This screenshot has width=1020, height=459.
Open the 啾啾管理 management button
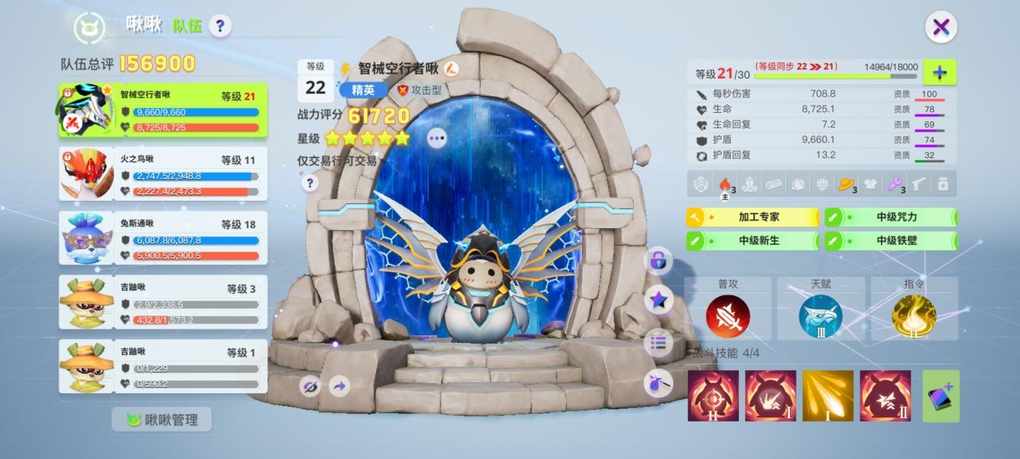point(162,420)
